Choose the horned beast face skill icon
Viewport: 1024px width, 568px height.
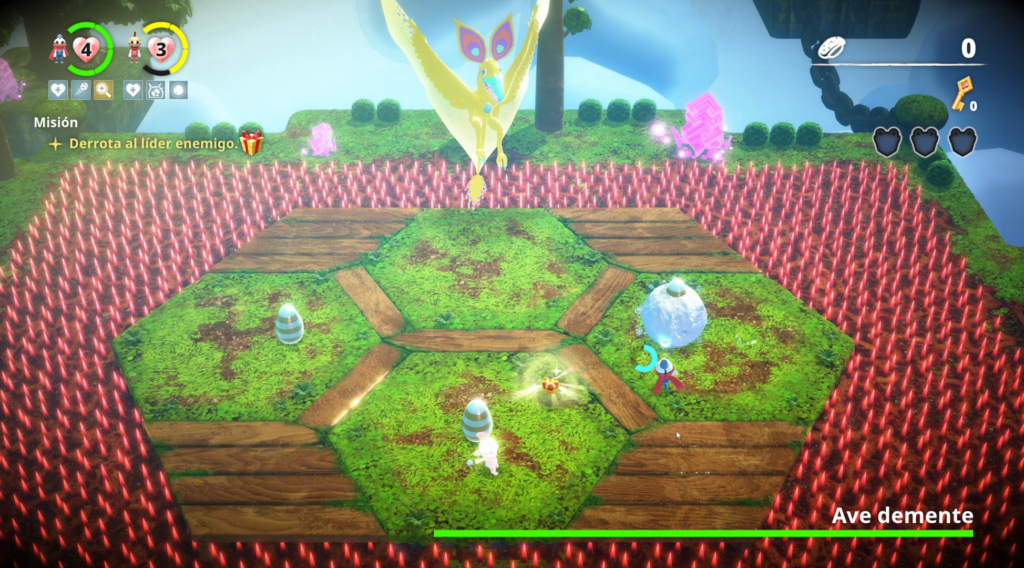tap(155, 90)
